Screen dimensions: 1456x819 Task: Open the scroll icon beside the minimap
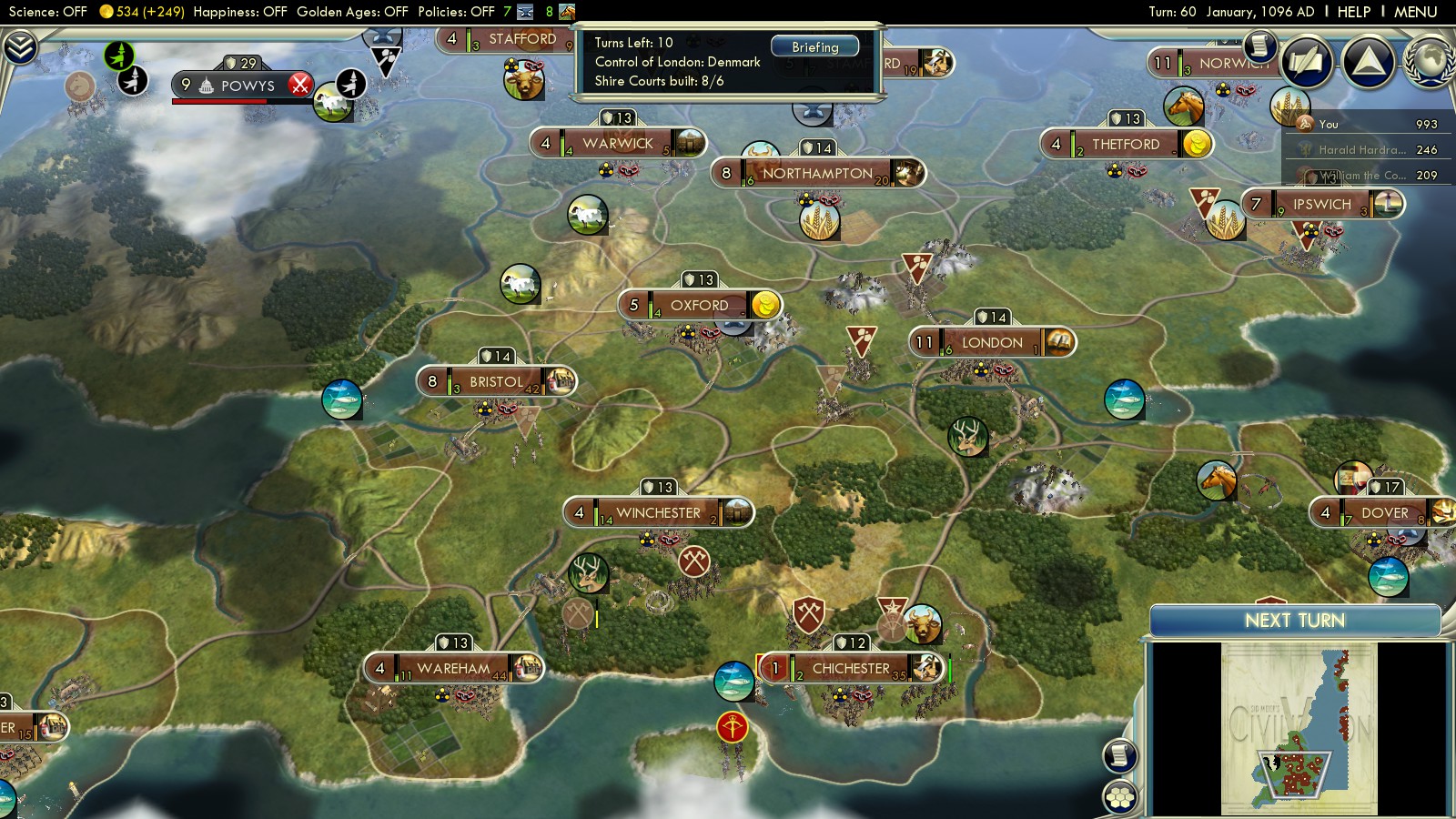tap(1120, 755)
